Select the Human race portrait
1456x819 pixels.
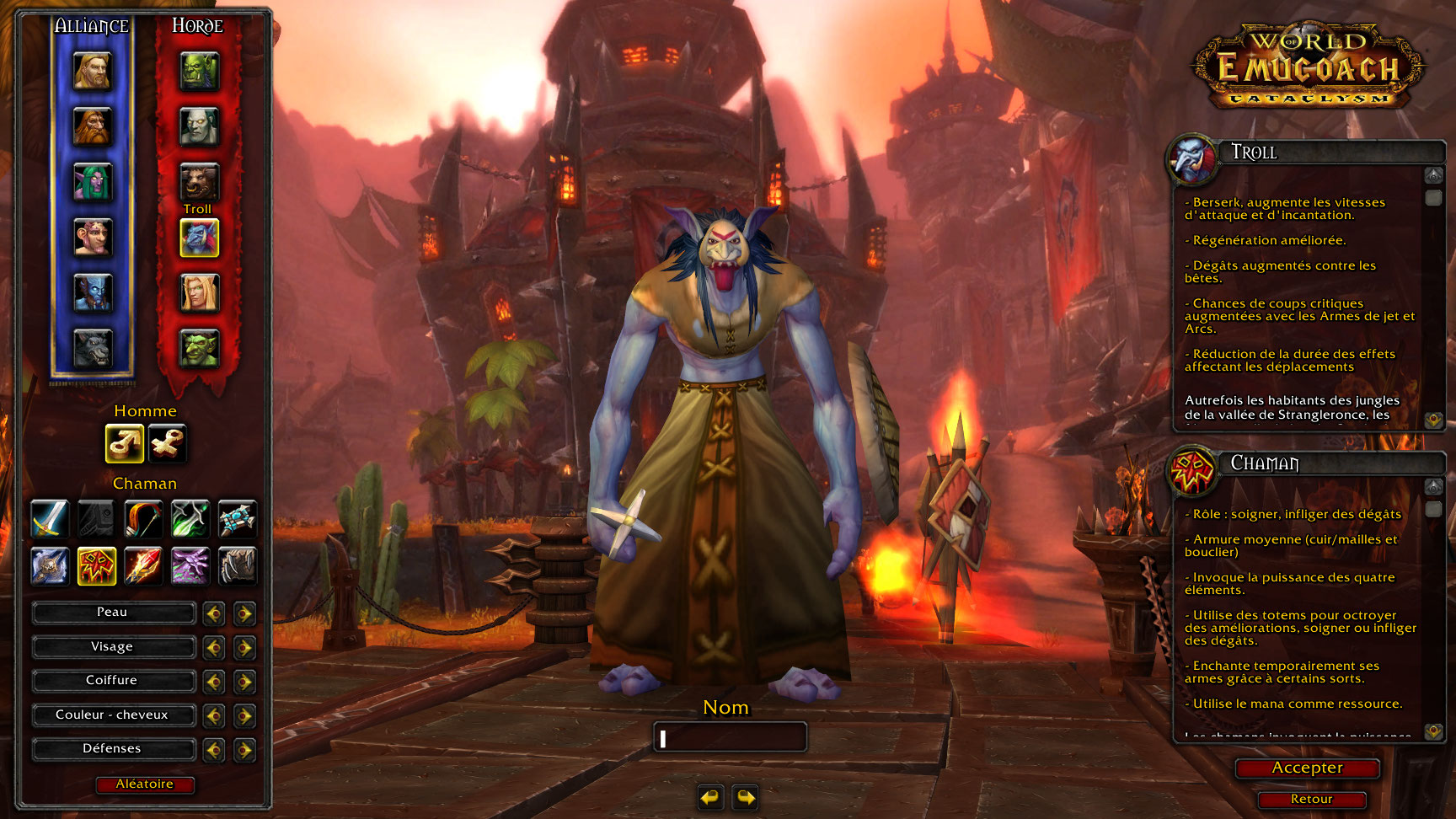[93, 72]
